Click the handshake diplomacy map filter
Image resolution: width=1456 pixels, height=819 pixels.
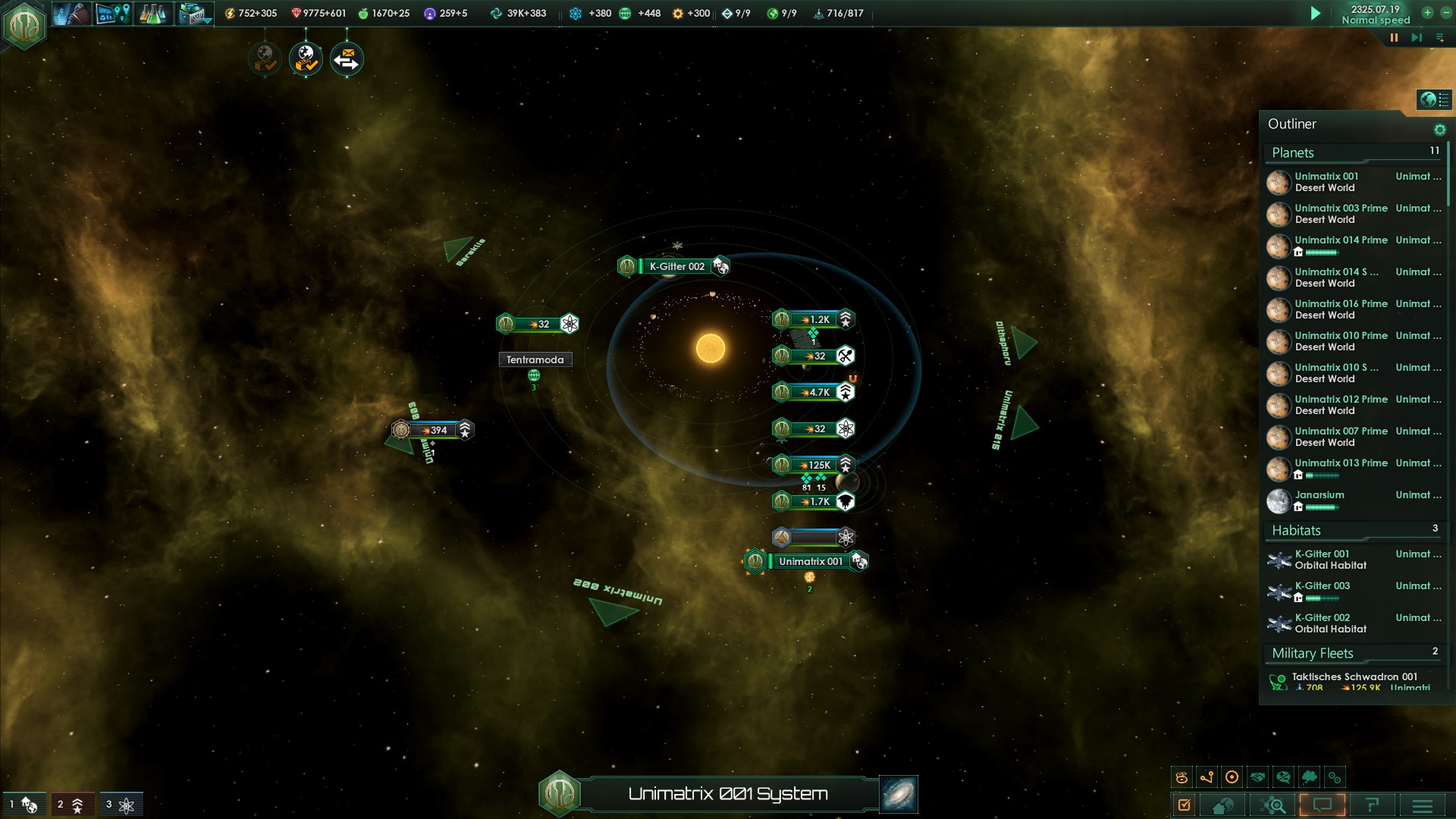(1258, 777)
